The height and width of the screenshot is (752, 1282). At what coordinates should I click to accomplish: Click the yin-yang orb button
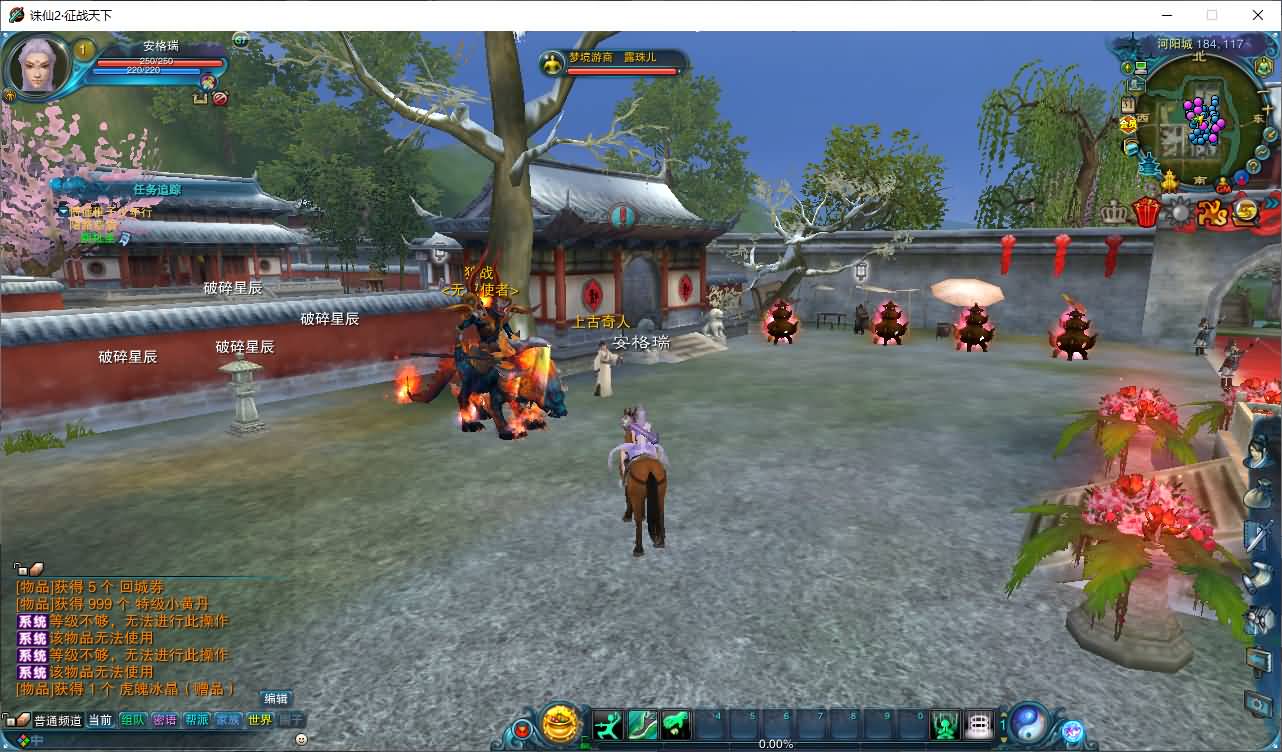[x=1028, y=723]
